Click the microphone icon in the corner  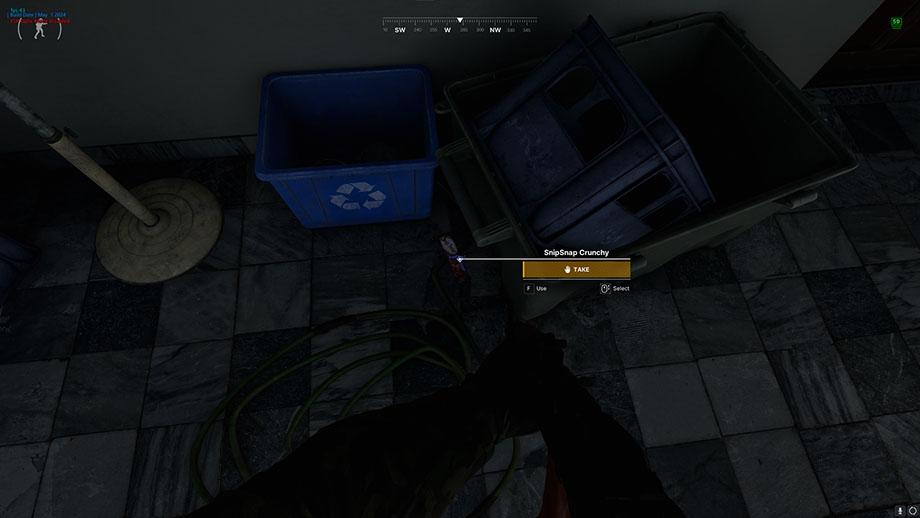pyautogui.click(x=899, y=510)
